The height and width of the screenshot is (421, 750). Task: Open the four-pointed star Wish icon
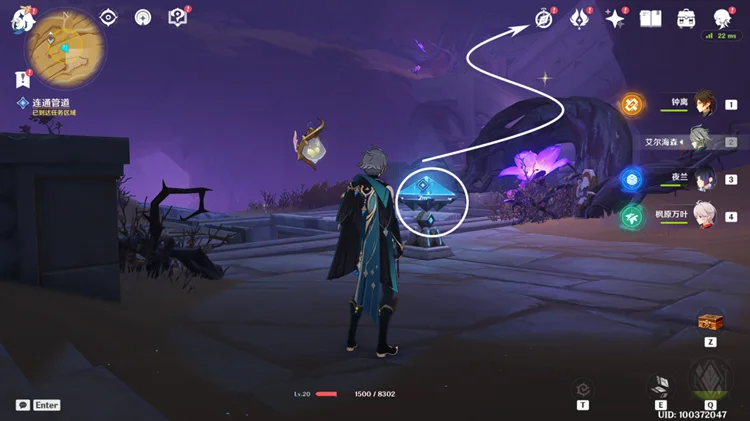pyautogui.click(x=615, y=19)
